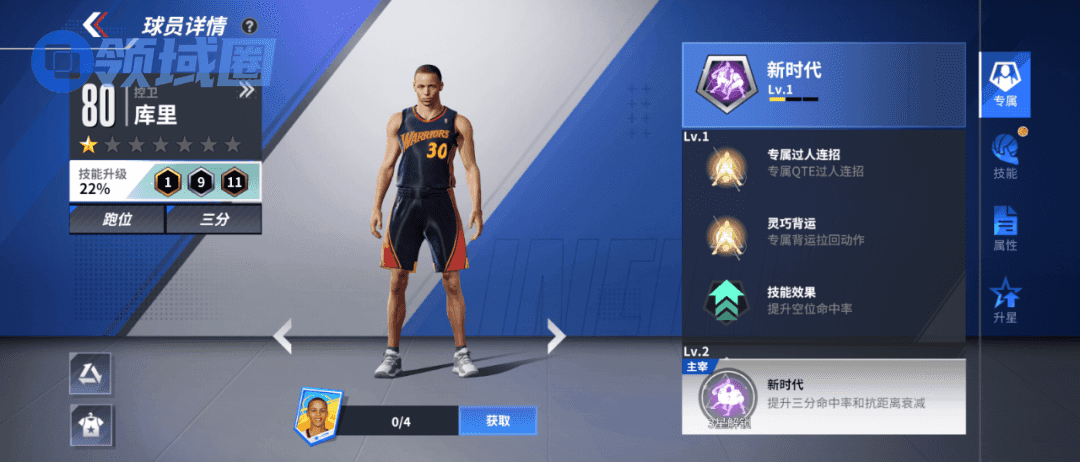The width and height of the screenshot is (1080, 462).
Task: Go back using the double-arrow back button
Action: coord(97,24)
